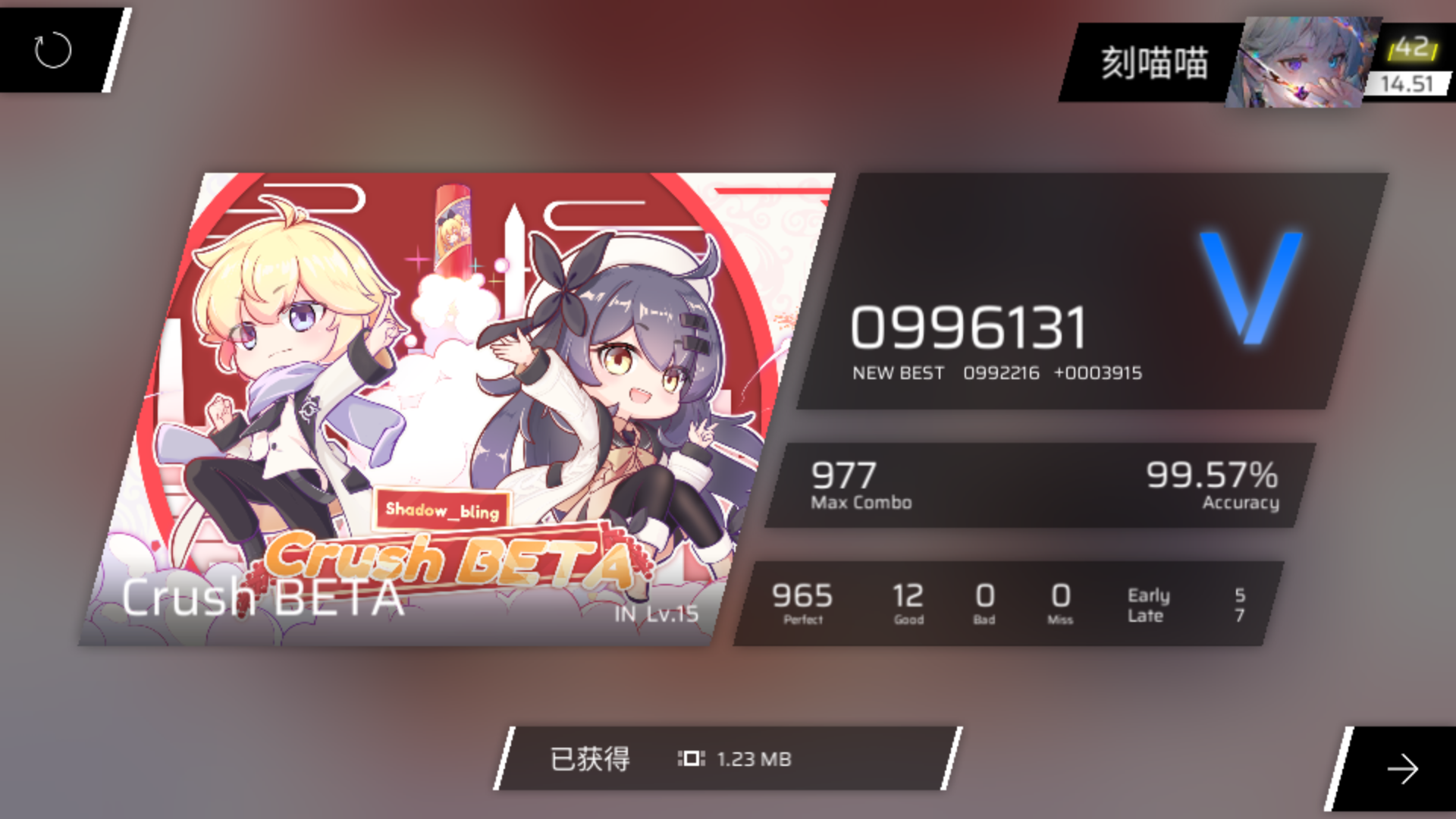
Task: Toggle the Late timing count display
Action: (x=1146, y=616)
